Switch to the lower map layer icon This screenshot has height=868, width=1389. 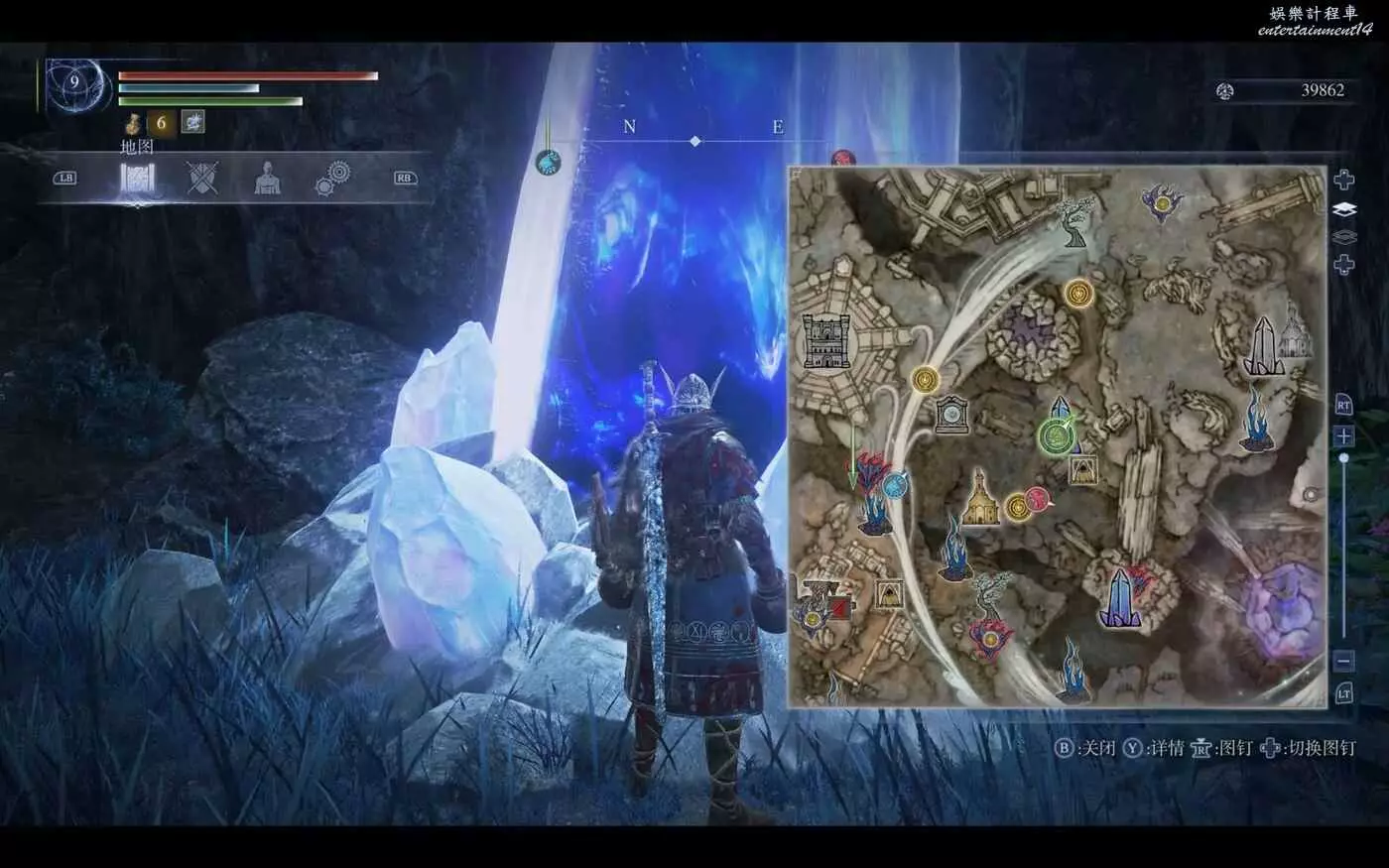point(1343,237)
